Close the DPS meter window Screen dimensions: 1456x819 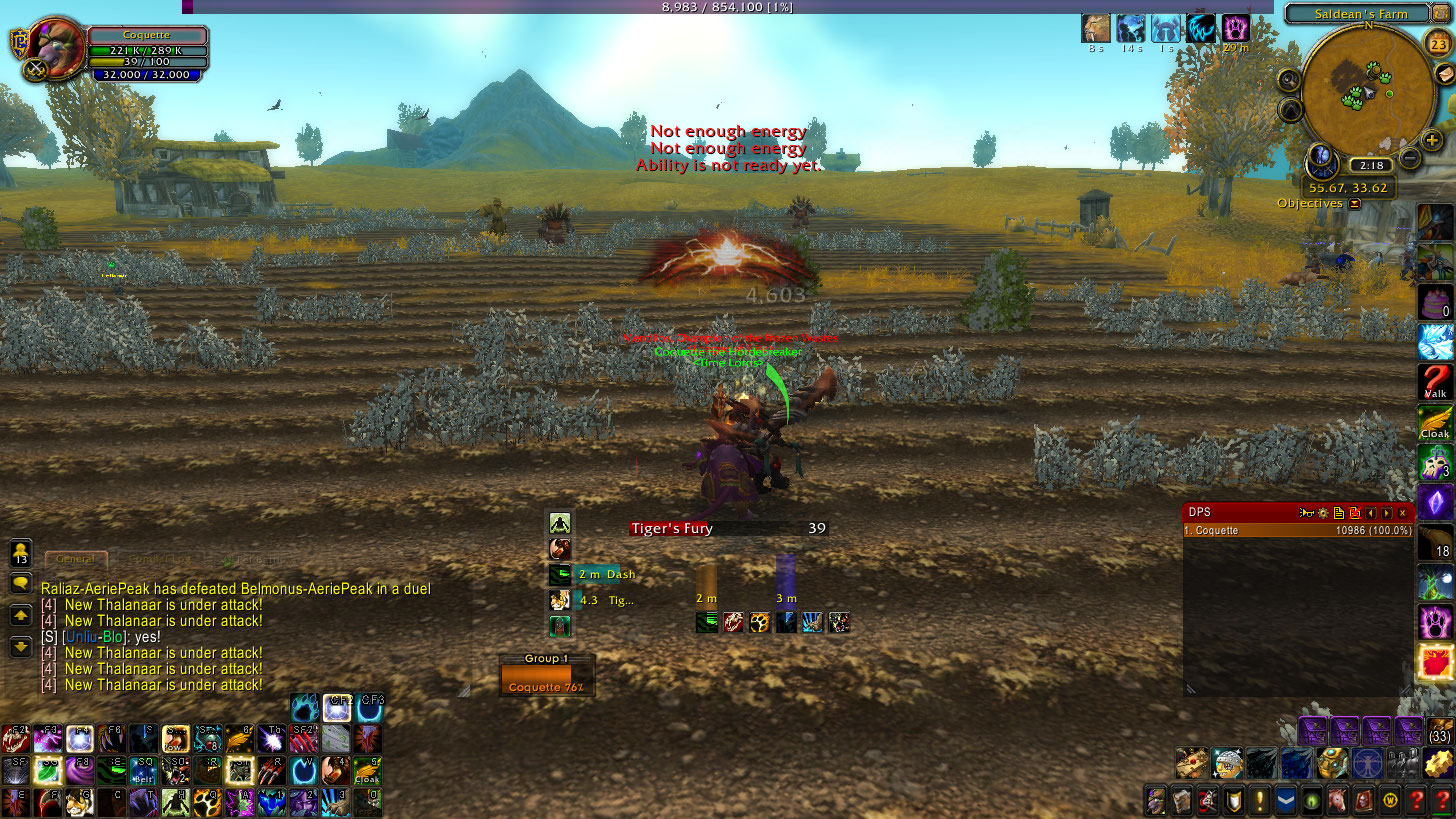(1403, 513)
